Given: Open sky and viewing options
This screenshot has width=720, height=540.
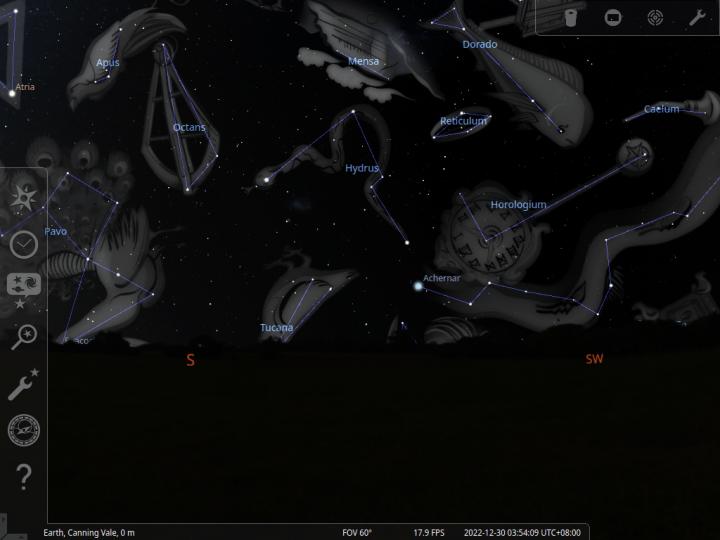Looking at the screenshot, I should tap(23, 288).
